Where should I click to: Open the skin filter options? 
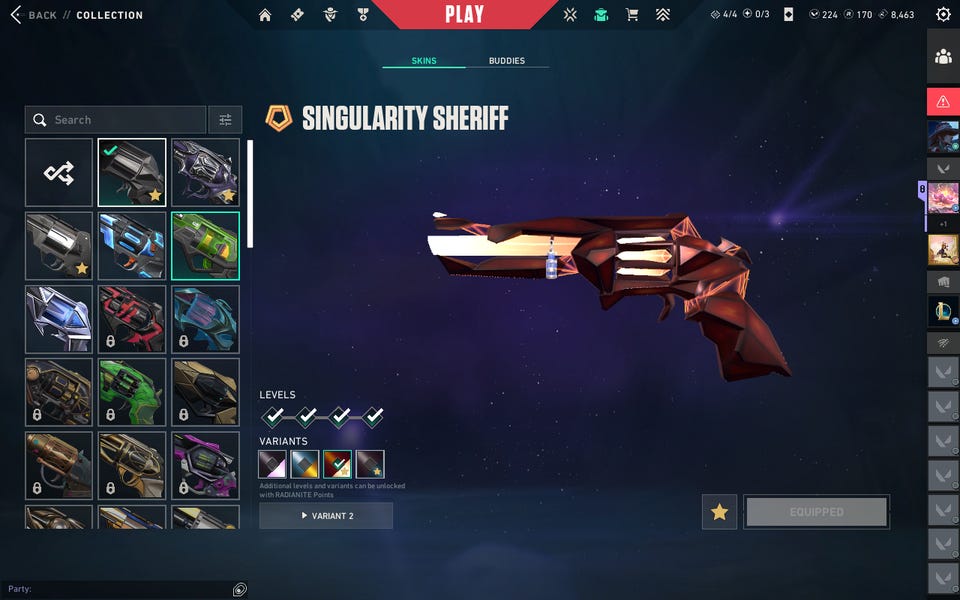click(225, 120)
